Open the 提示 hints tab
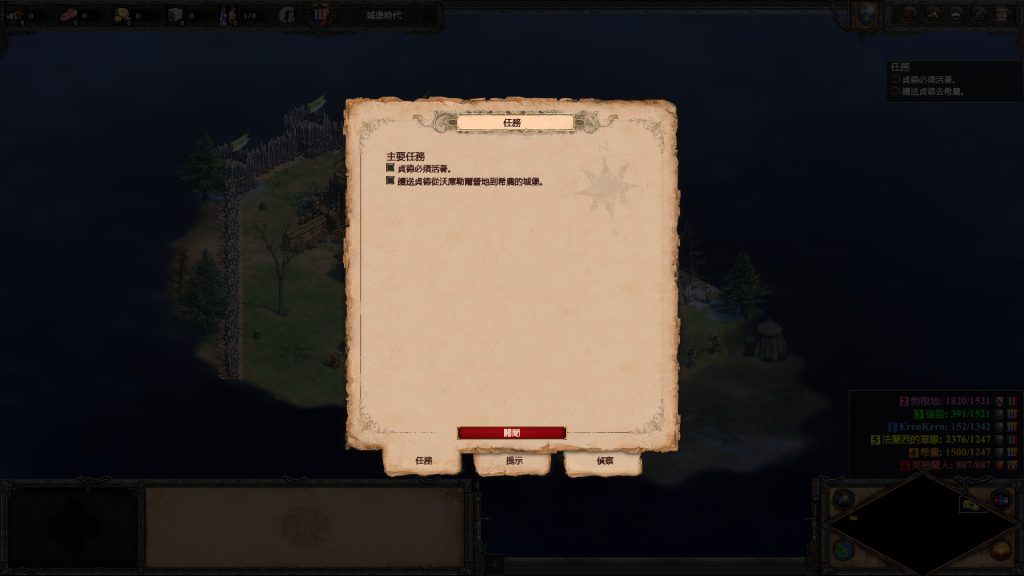The height and width of the screenshot is (576, 1024). tap(513, 461)
